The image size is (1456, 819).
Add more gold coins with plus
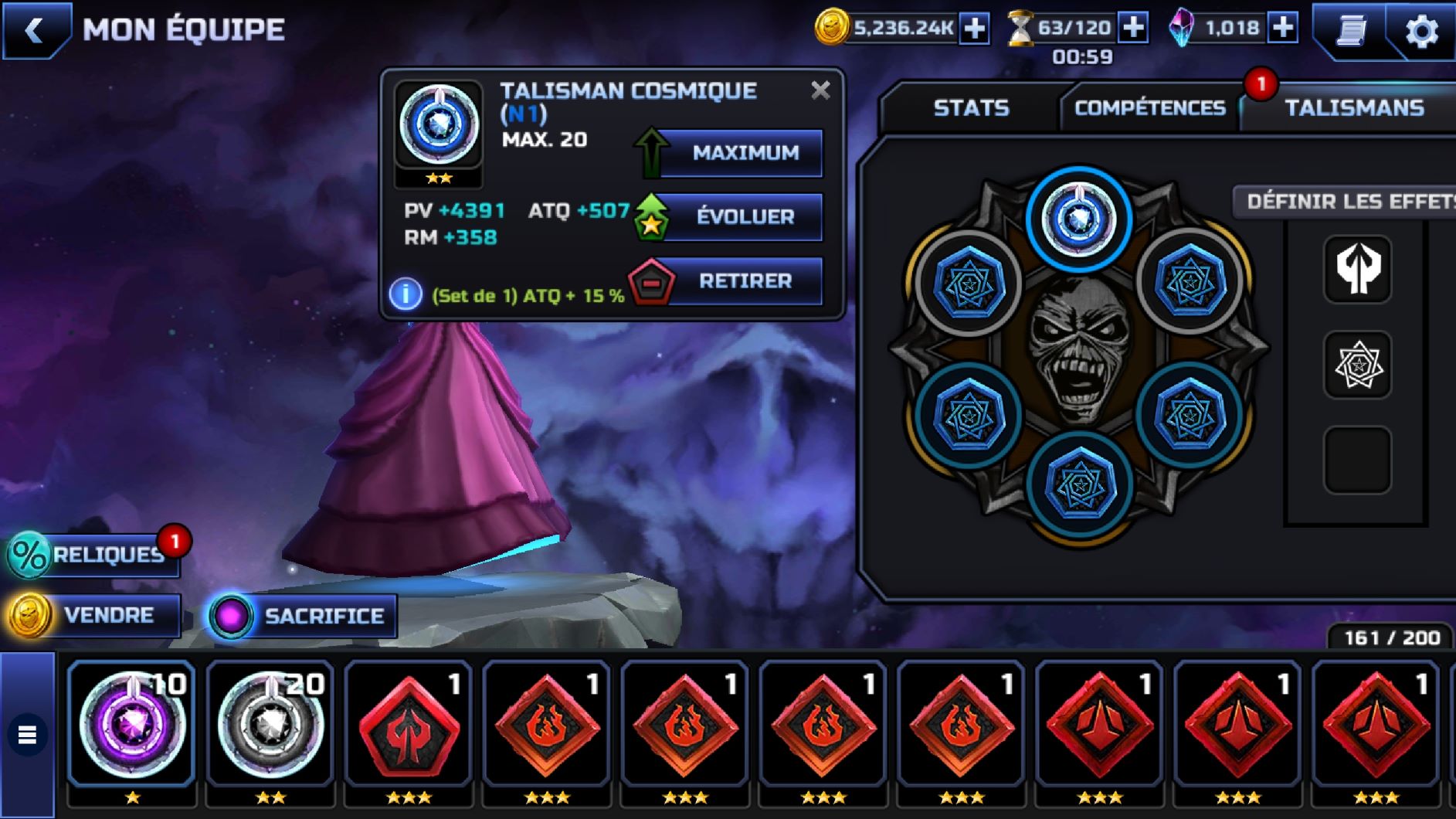coord(975,29)
